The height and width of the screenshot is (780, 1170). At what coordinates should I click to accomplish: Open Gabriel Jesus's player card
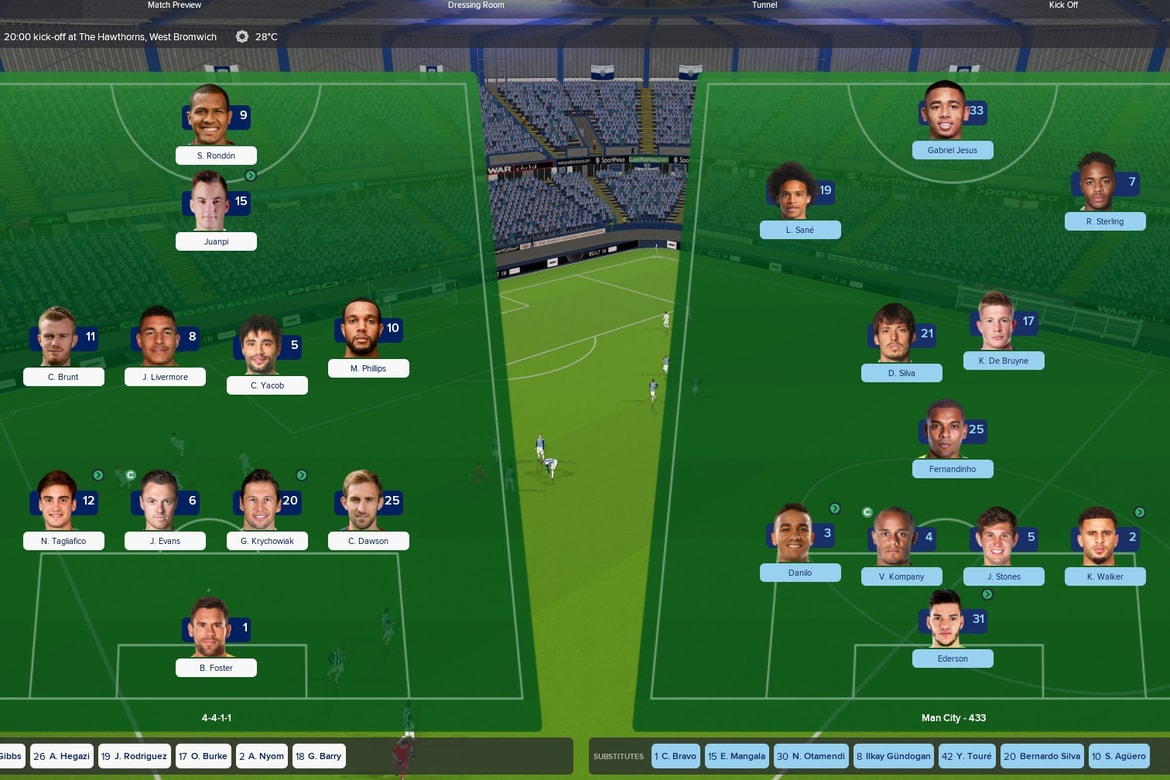(x=952, y=150)
